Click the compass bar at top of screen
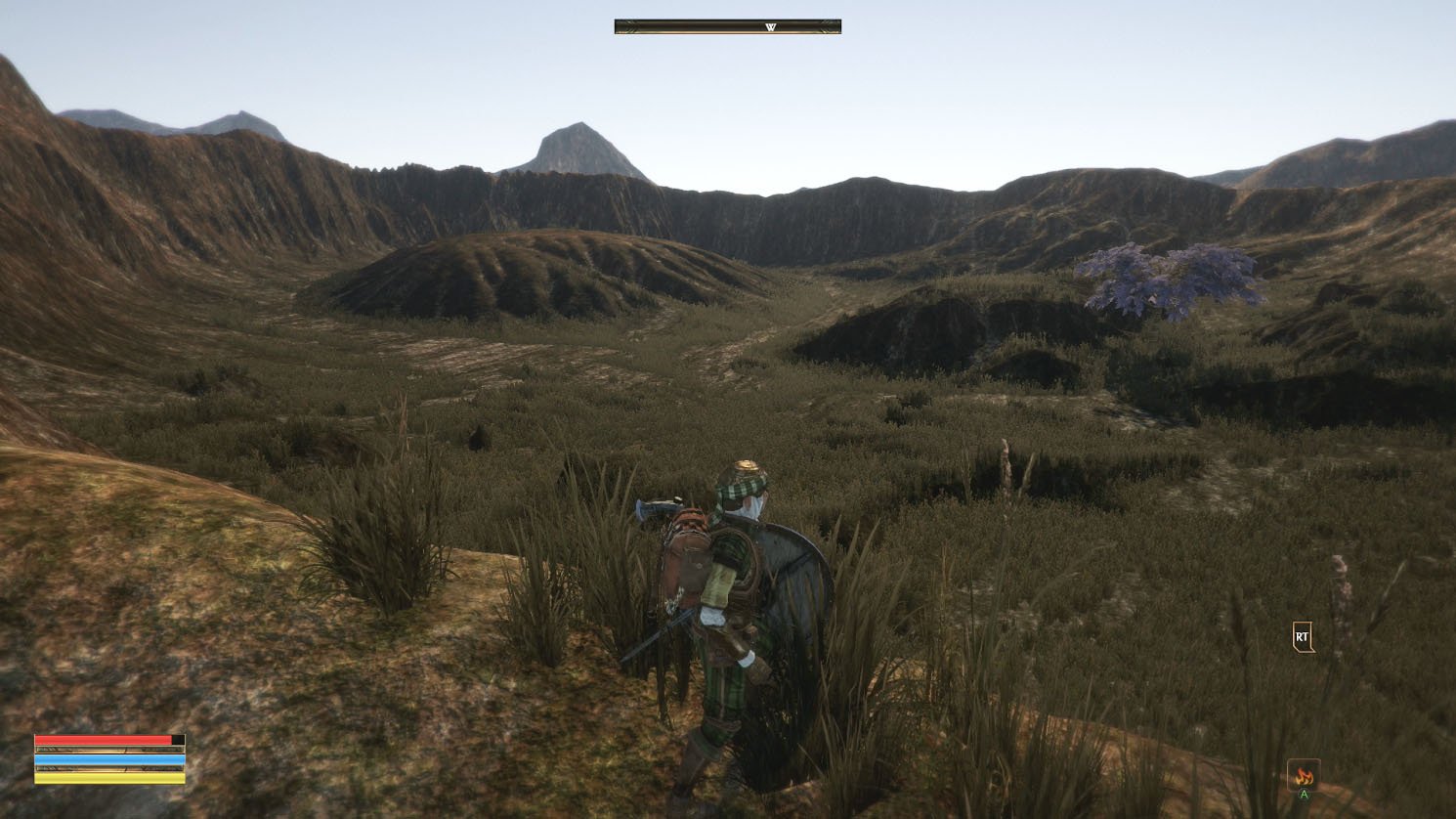The height and width of the screenshot is (819, 1456). pos(727,24)
